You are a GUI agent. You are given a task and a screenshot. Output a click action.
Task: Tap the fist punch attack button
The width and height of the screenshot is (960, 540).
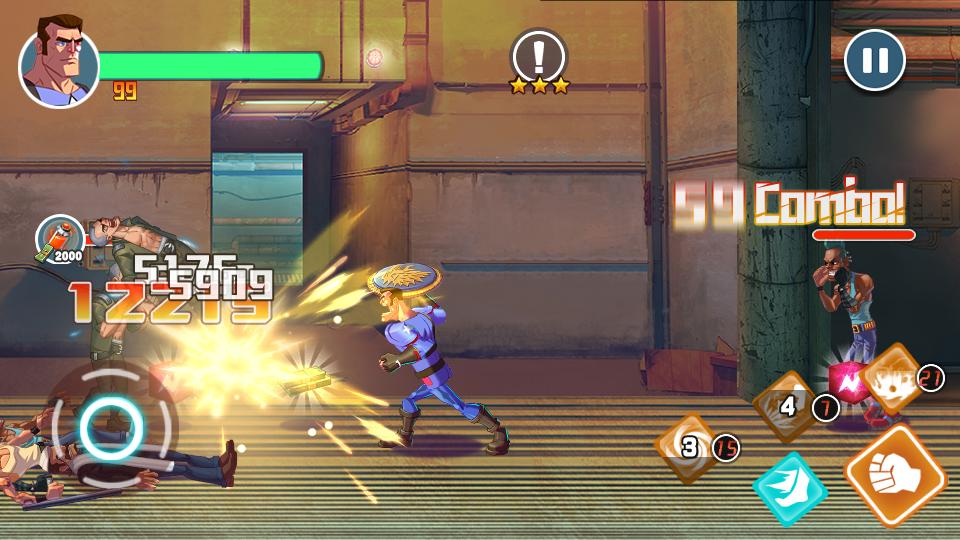pos(894,474)
